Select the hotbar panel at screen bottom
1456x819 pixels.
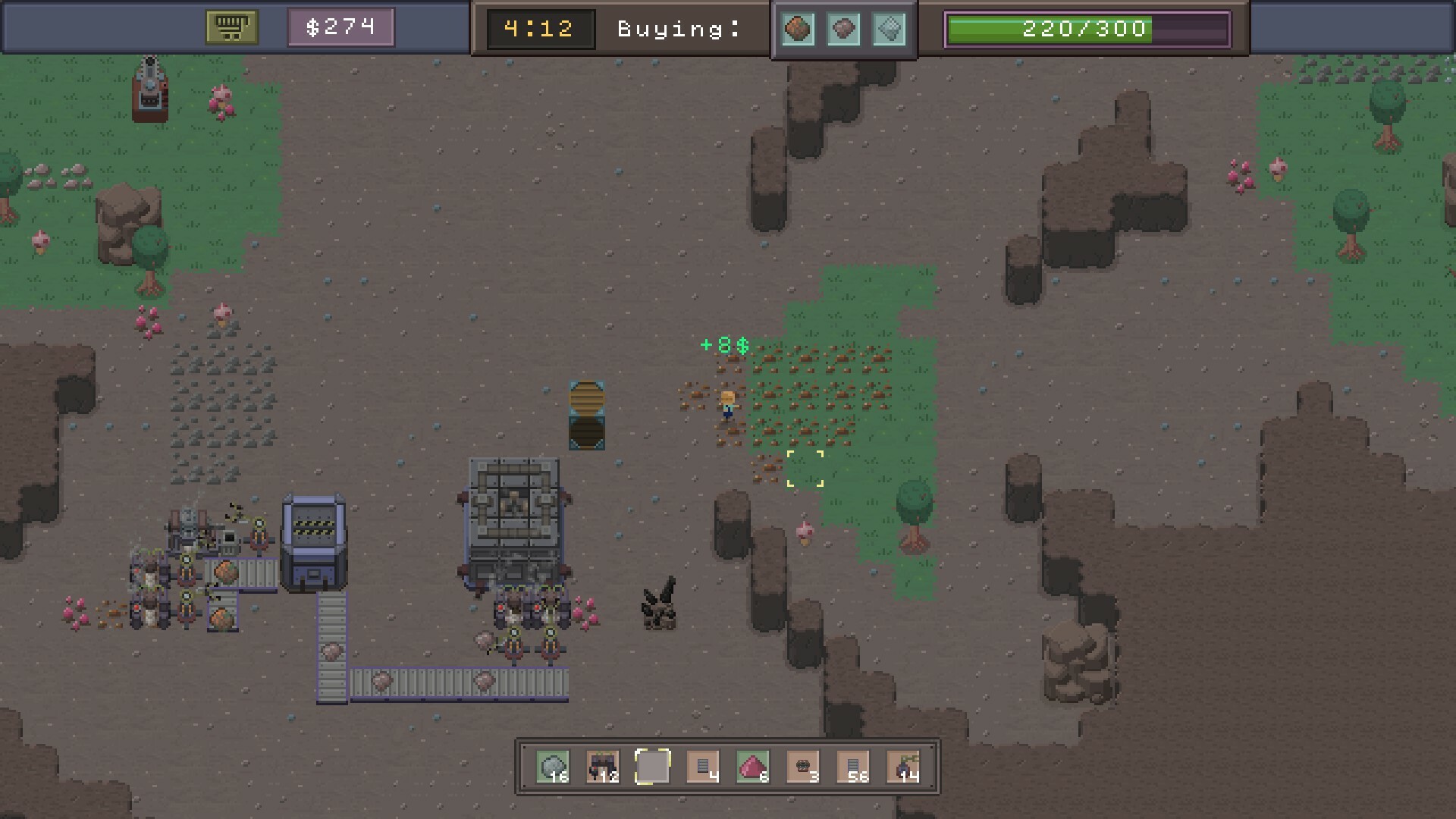[x=728, y=767]
